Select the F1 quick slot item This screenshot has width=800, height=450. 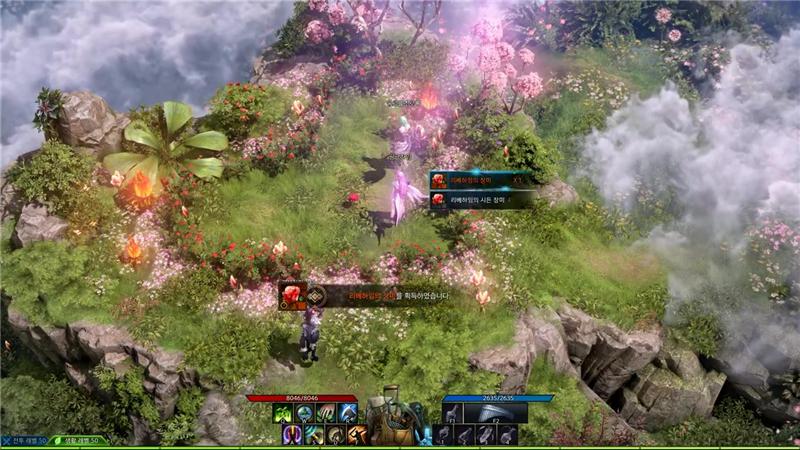coord(452,412)
